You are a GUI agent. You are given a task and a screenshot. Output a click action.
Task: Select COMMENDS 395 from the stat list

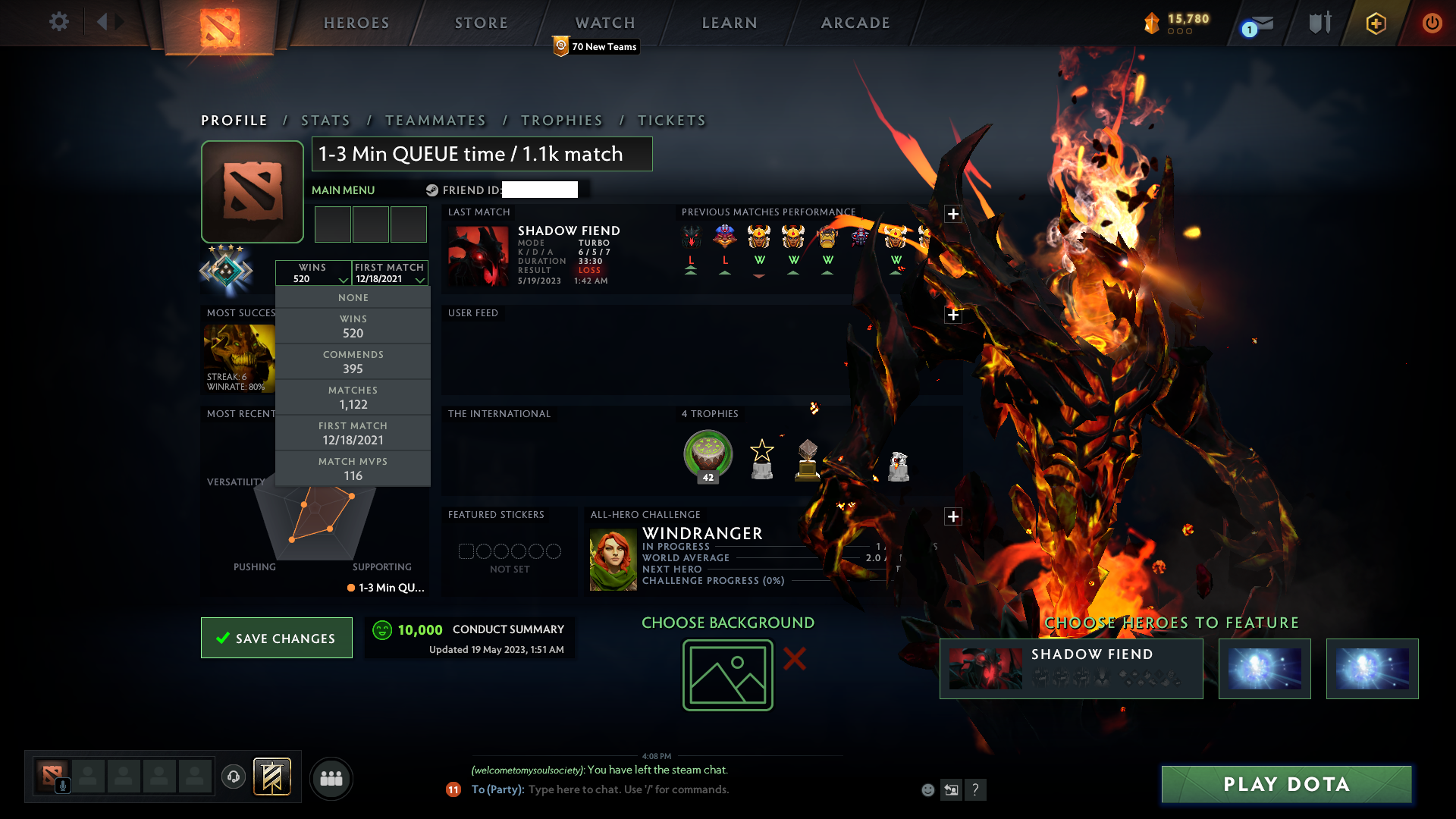pos(353,362)
